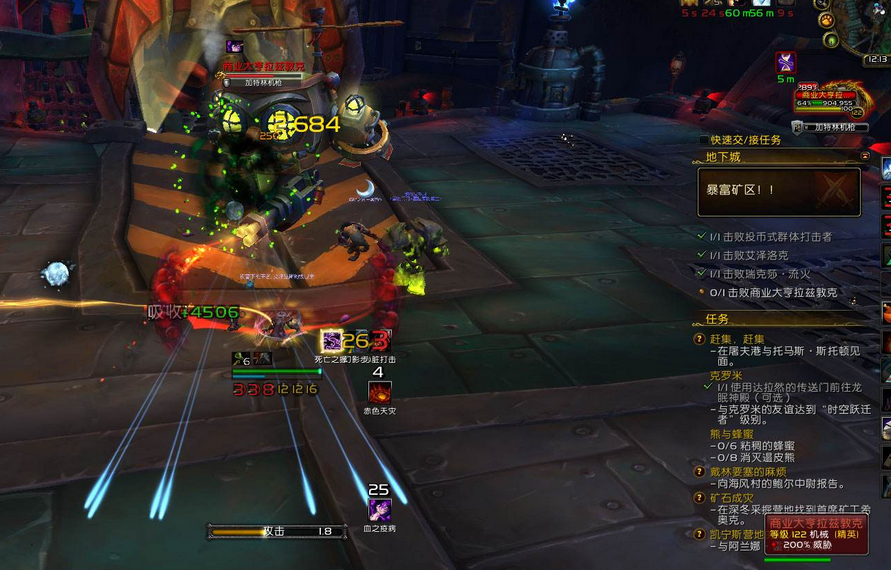Screen dimensions: 891x570
Task: Select the 矿石成灾 quest entry
Action: (x=736, y=497)
